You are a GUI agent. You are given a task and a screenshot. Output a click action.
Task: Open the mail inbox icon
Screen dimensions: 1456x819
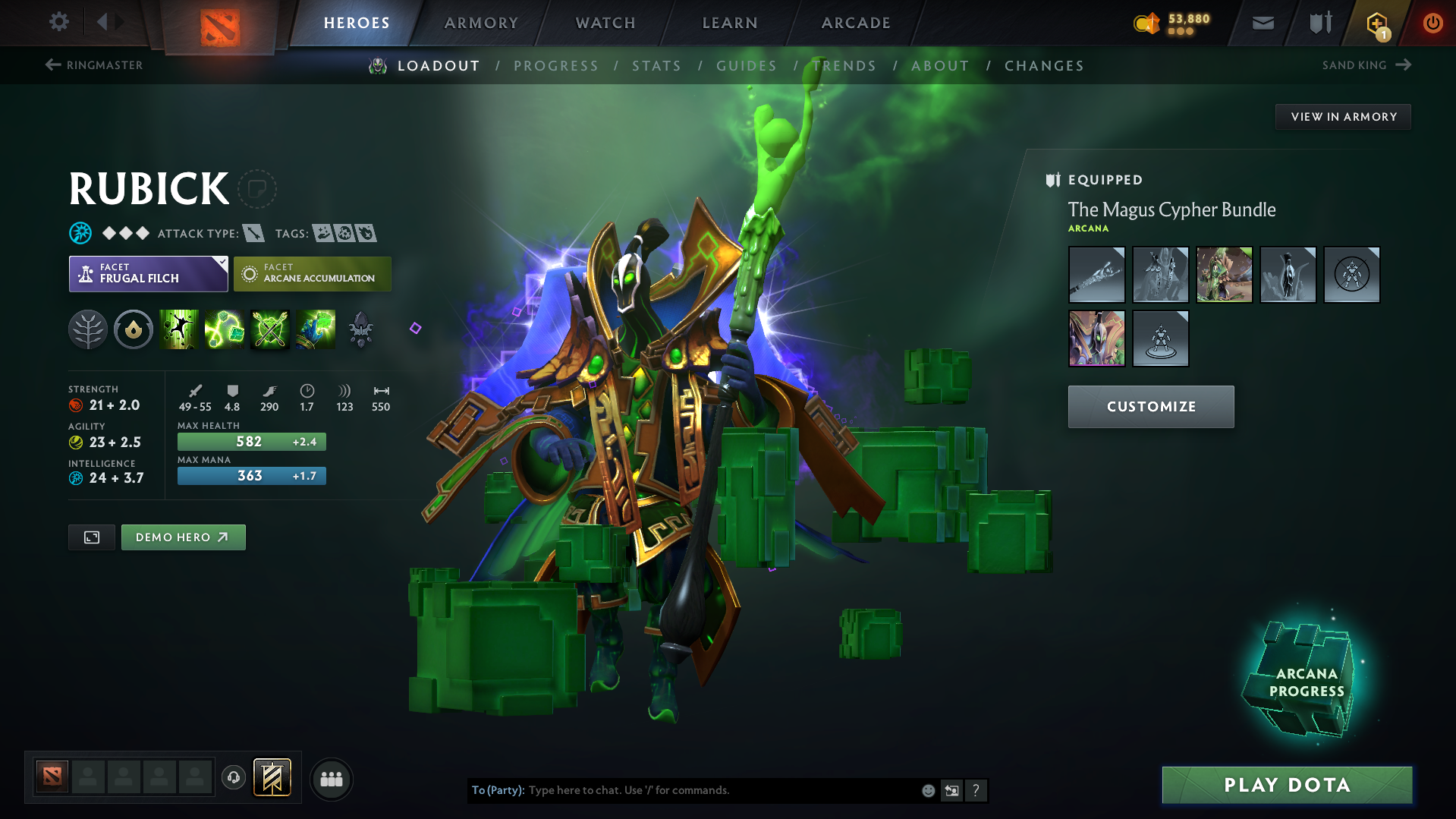coord(1262,22)
